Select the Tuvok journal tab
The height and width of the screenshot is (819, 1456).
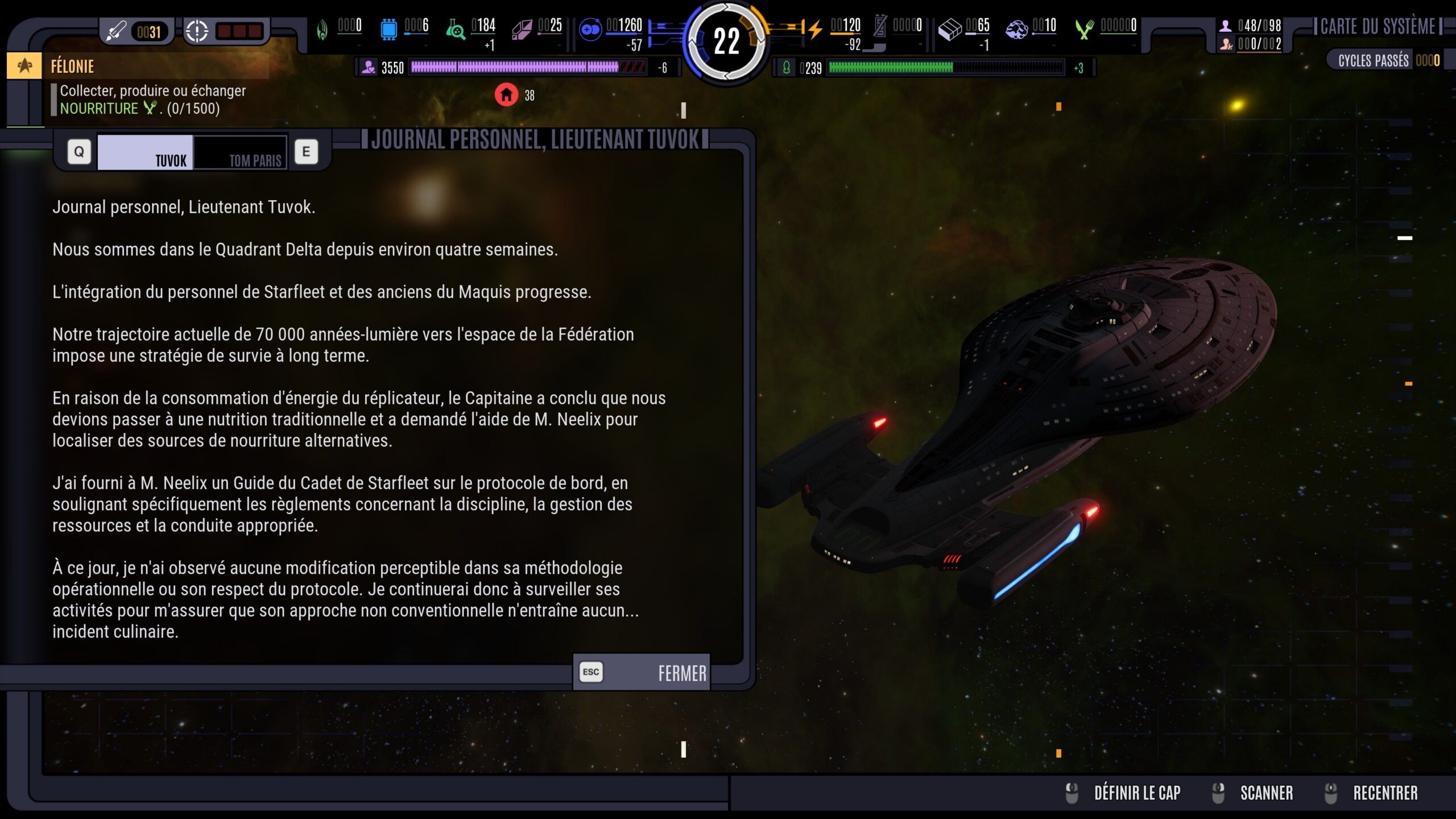click(x=146, y=152)
